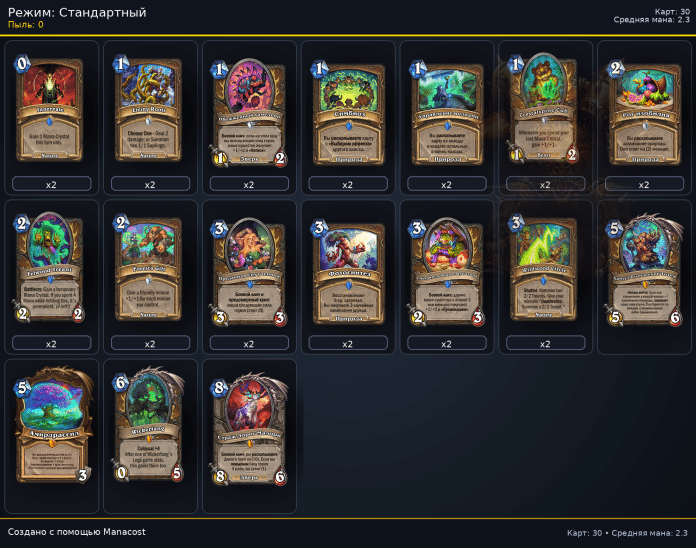Select the Innervate card
This screenshot has width=696, height=548.
coord(52,110)
